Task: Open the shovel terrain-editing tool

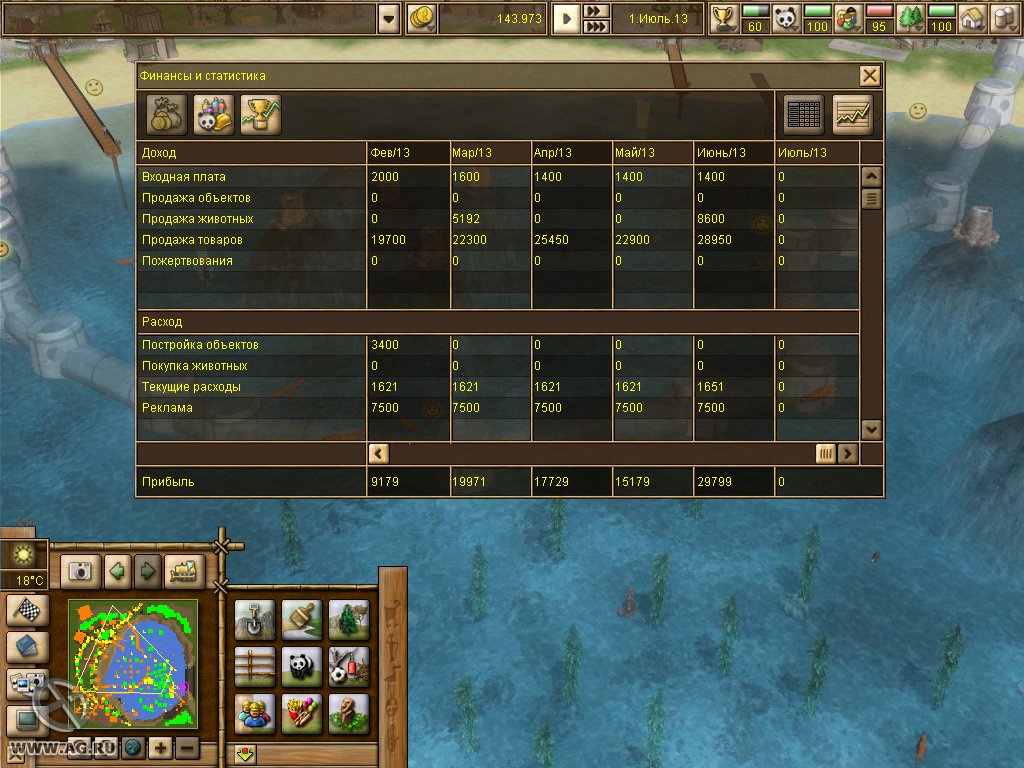Action: pos(254,620)
